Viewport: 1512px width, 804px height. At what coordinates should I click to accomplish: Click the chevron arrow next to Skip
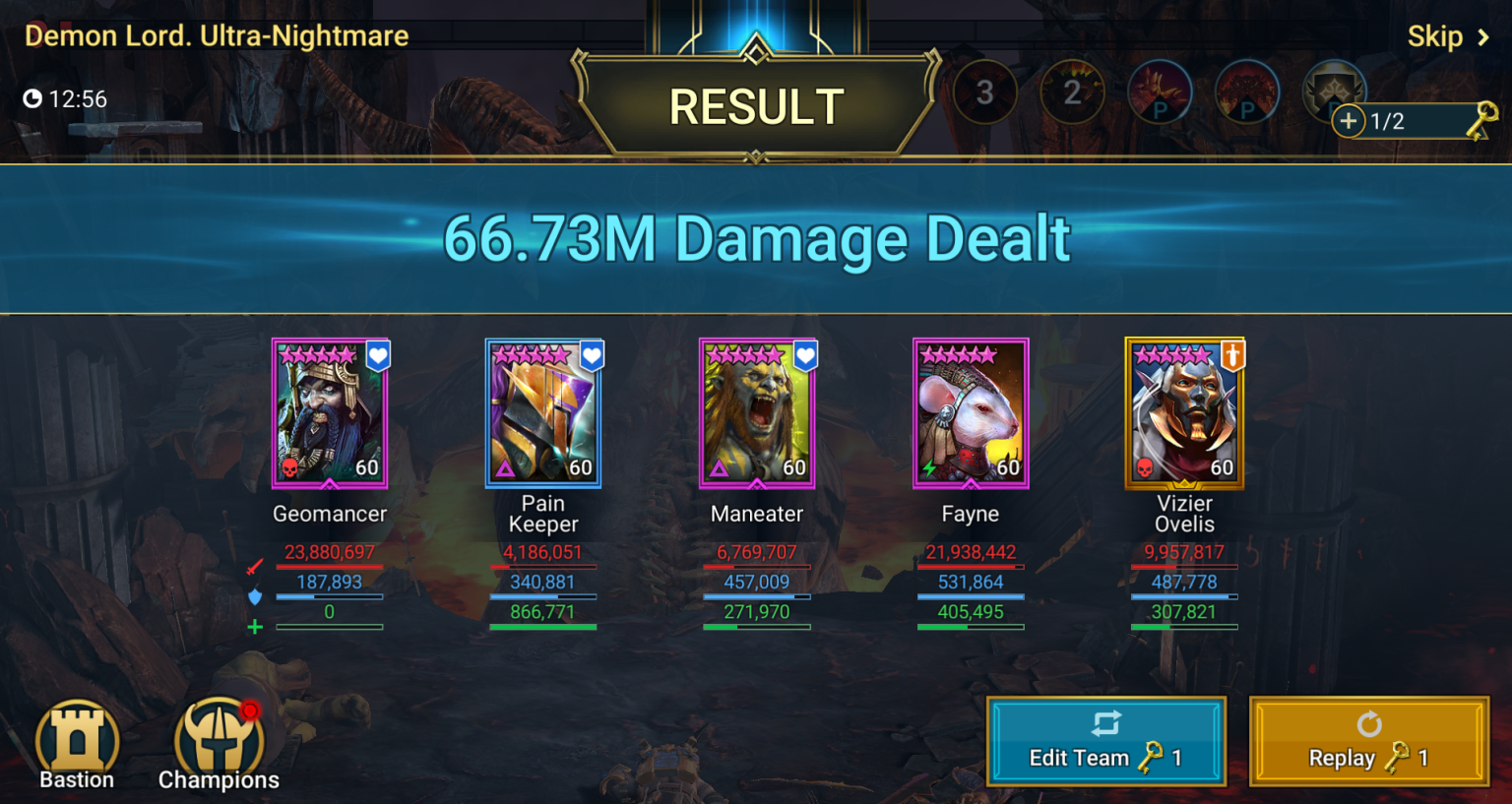pyautogui.click(x=1481, y=36)
